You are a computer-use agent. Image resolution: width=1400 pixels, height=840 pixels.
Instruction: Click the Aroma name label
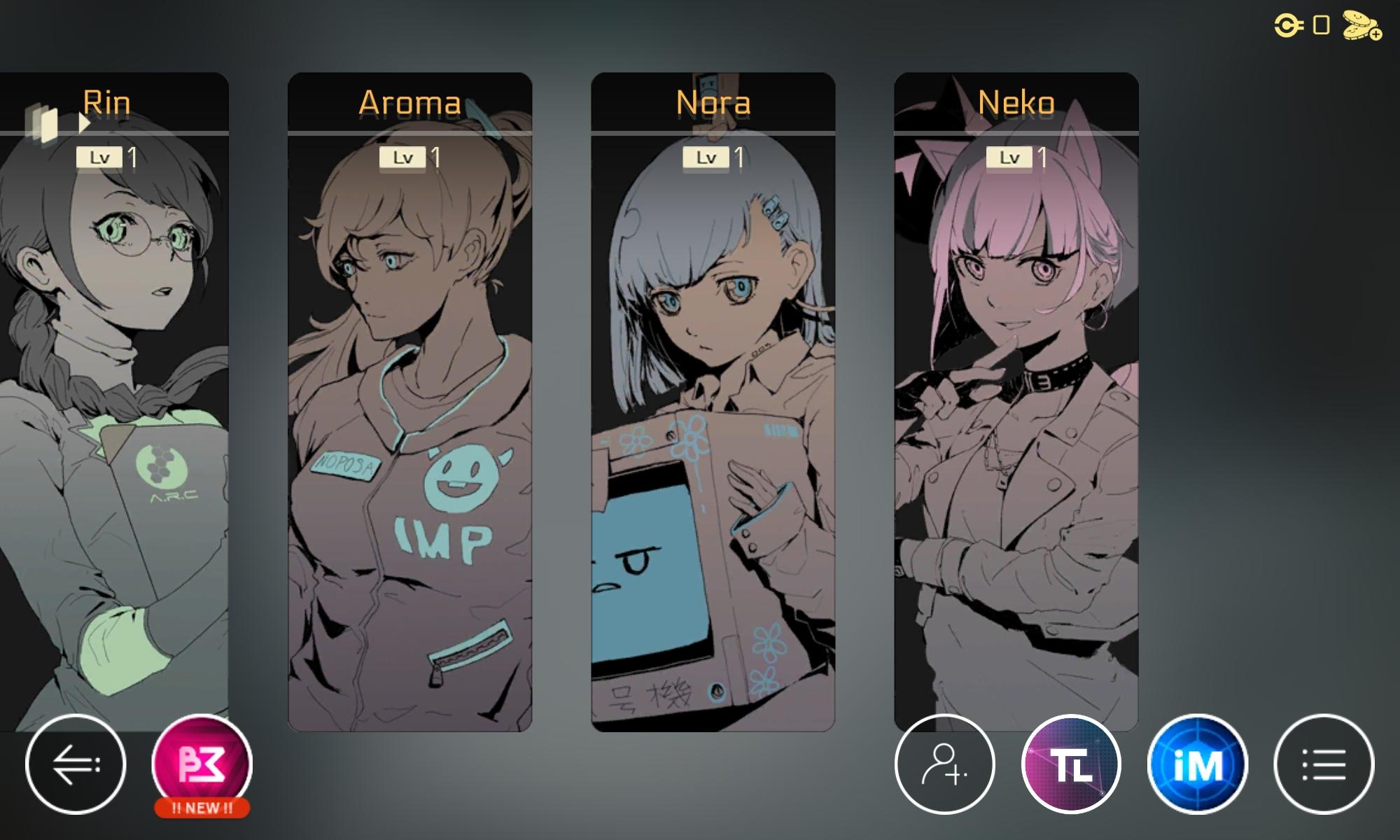click(409, 104)
